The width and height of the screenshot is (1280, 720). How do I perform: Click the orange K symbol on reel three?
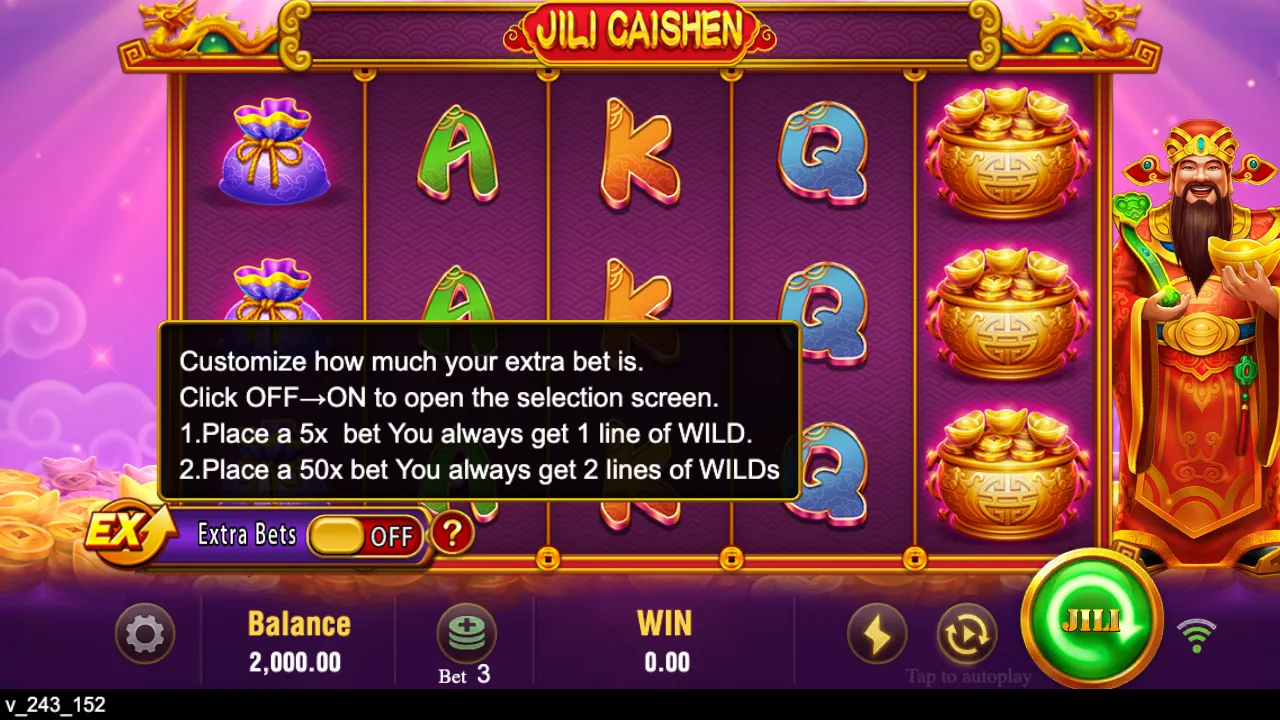click(x=642, y=150)
